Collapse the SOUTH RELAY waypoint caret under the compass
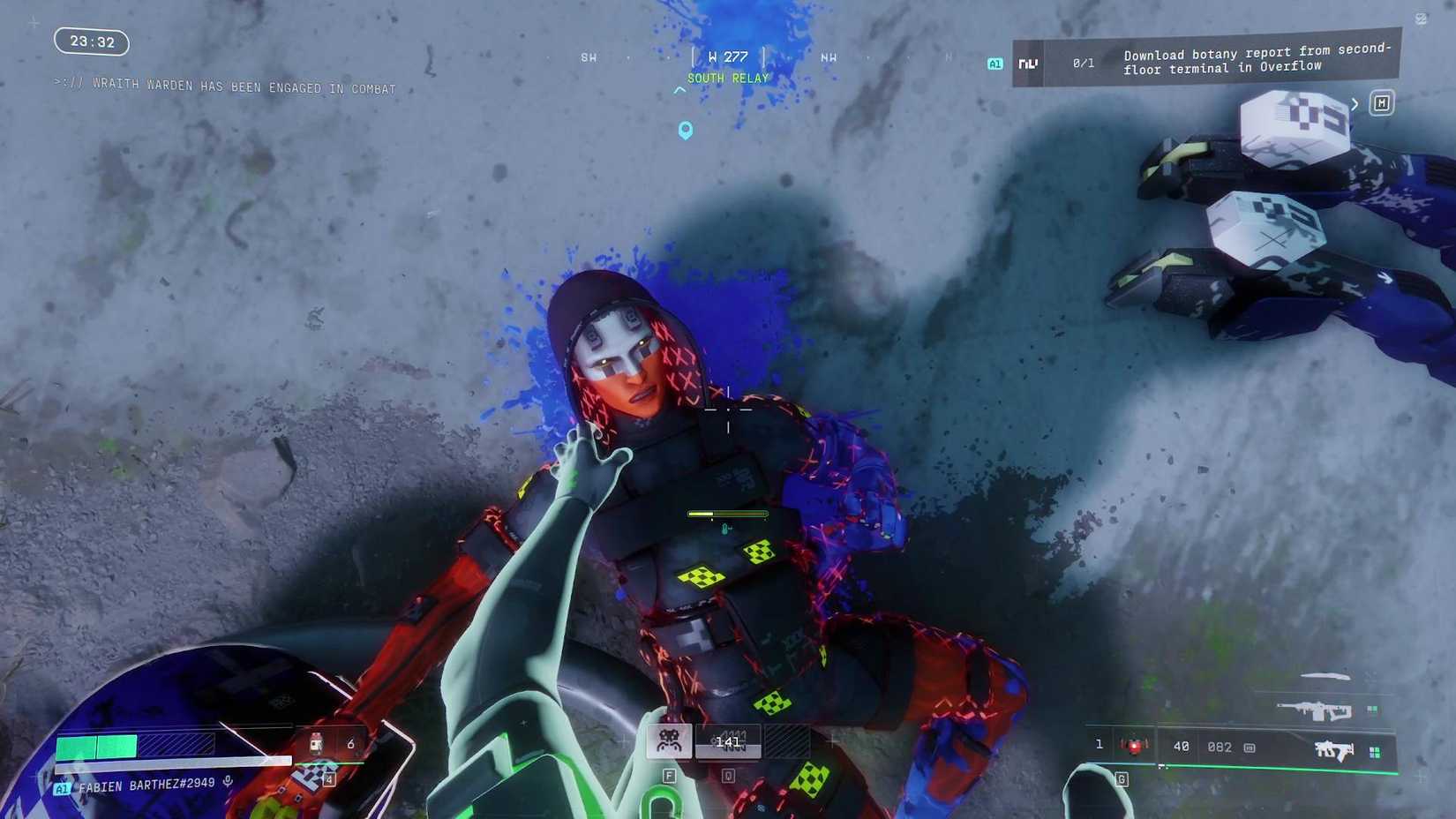The height and width of the screenshot is (819, 1456). [x=679, y=91]
